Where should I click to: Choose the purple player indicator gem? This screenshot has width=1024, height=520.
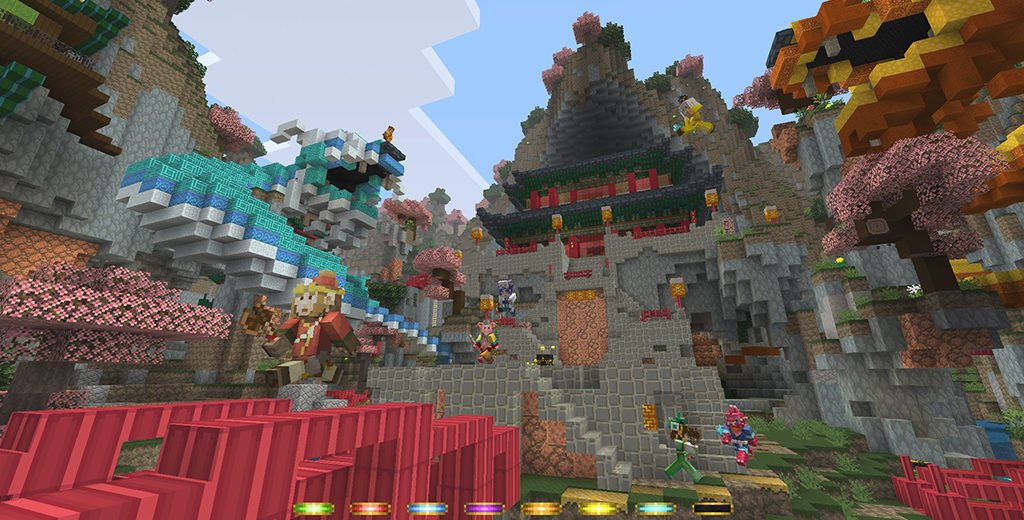pos(484,508)
